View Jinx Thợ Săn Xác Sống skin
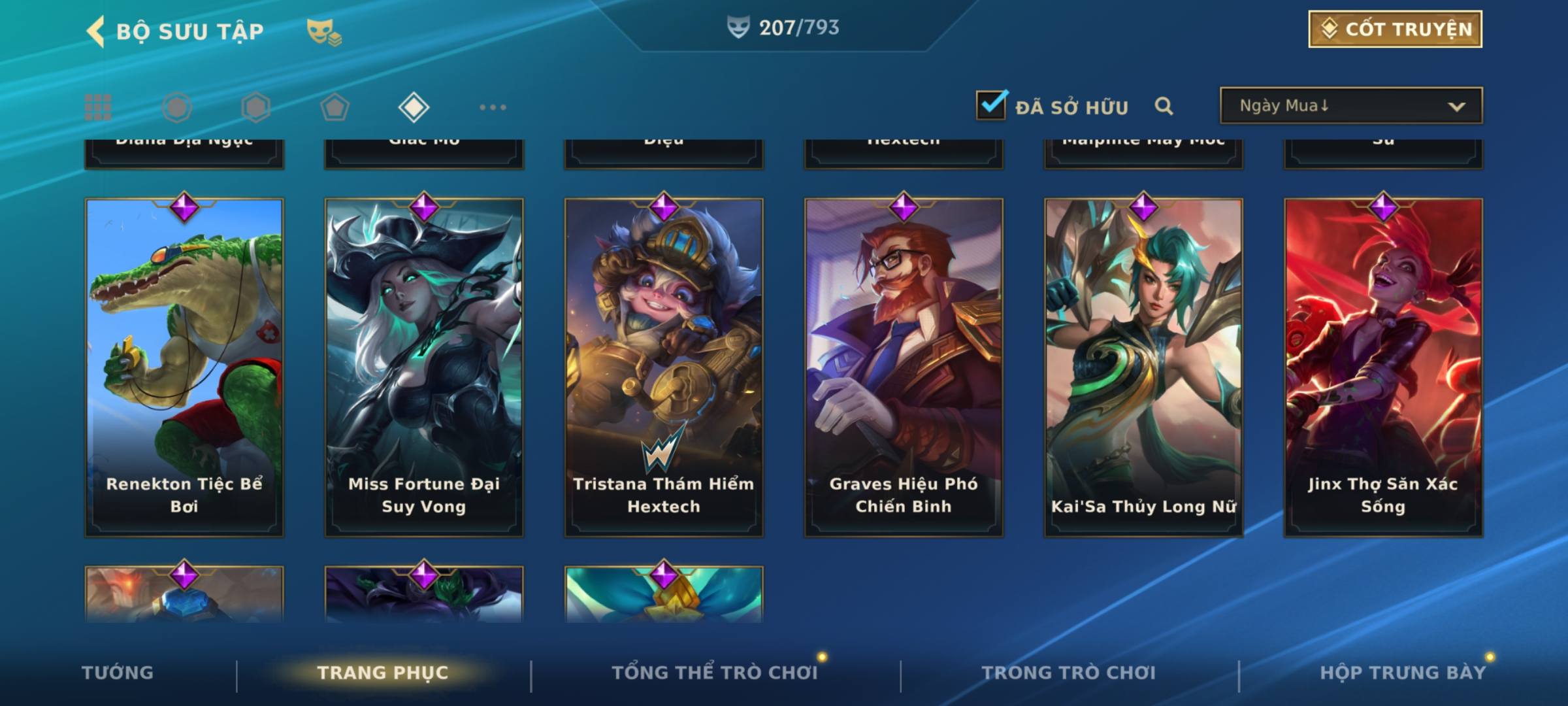1568x706 pixels. point(1383,366)
